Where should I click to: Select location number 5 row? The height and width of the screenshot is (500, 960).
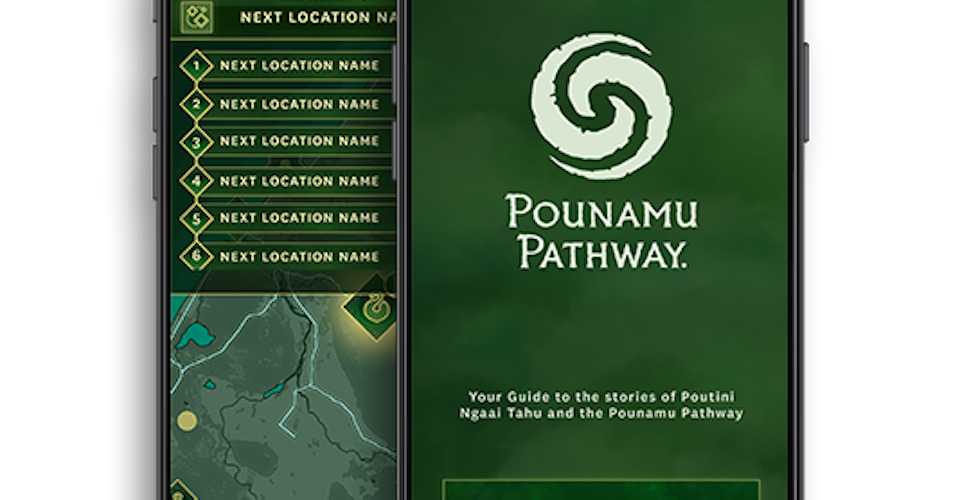click(290, 218)
